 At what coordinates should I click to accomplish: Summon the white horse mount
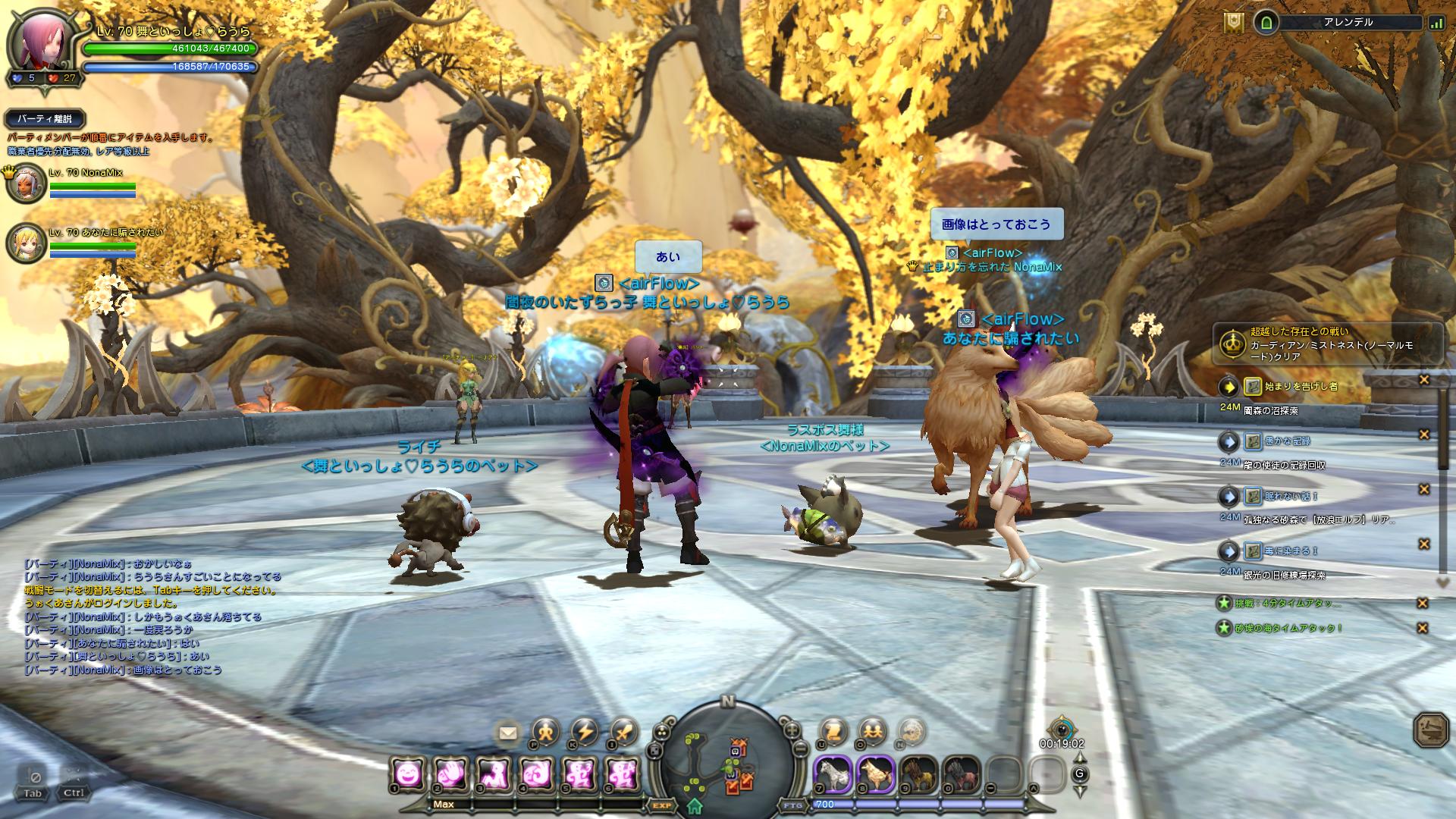832,774
